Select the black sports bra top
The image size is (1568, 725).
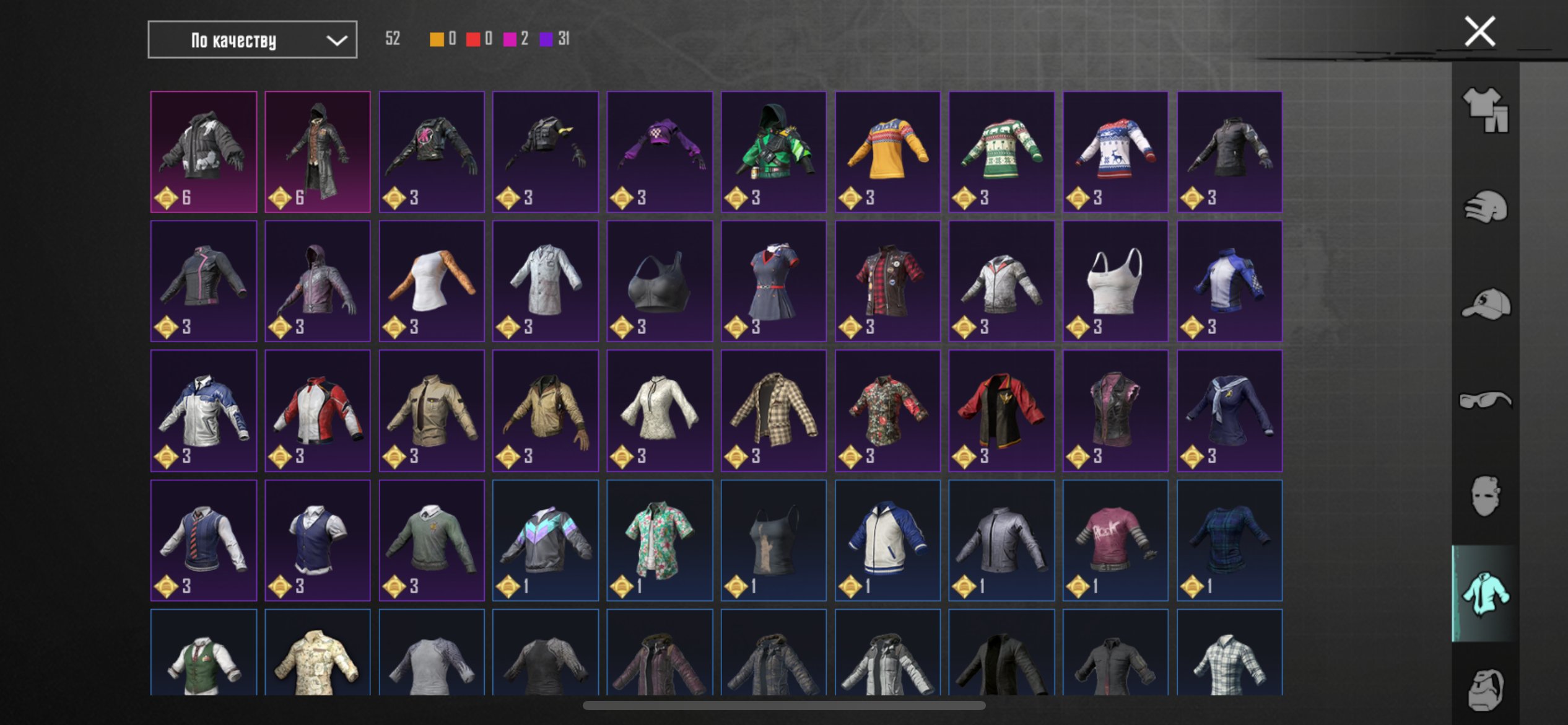point(660,281)
